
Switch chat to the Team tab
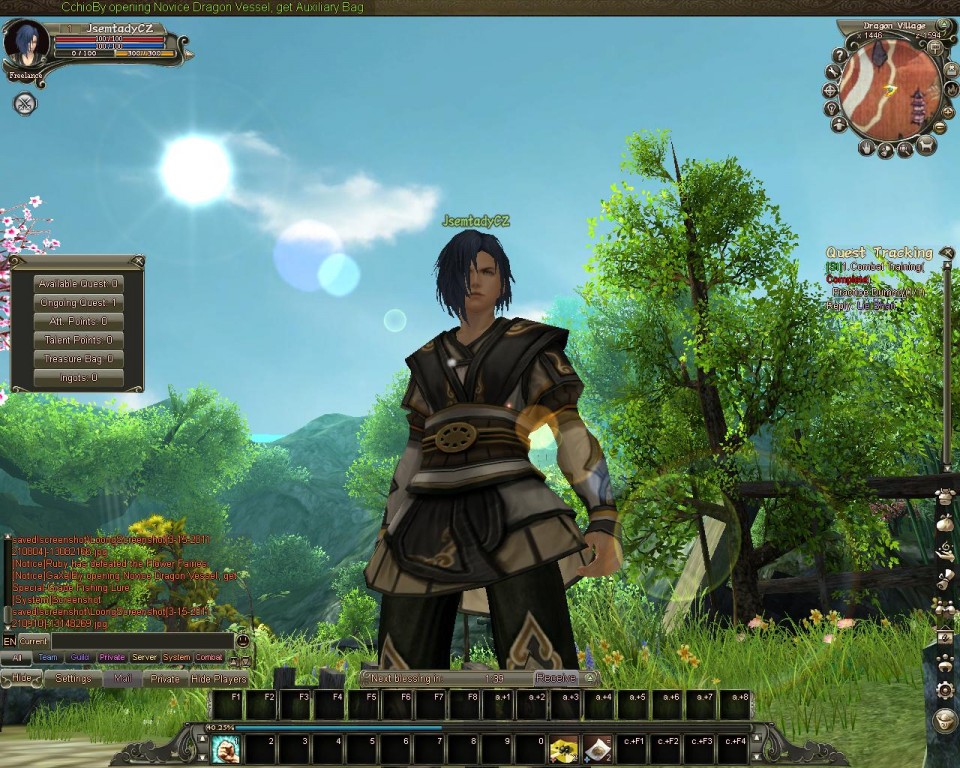coord(47,658)
